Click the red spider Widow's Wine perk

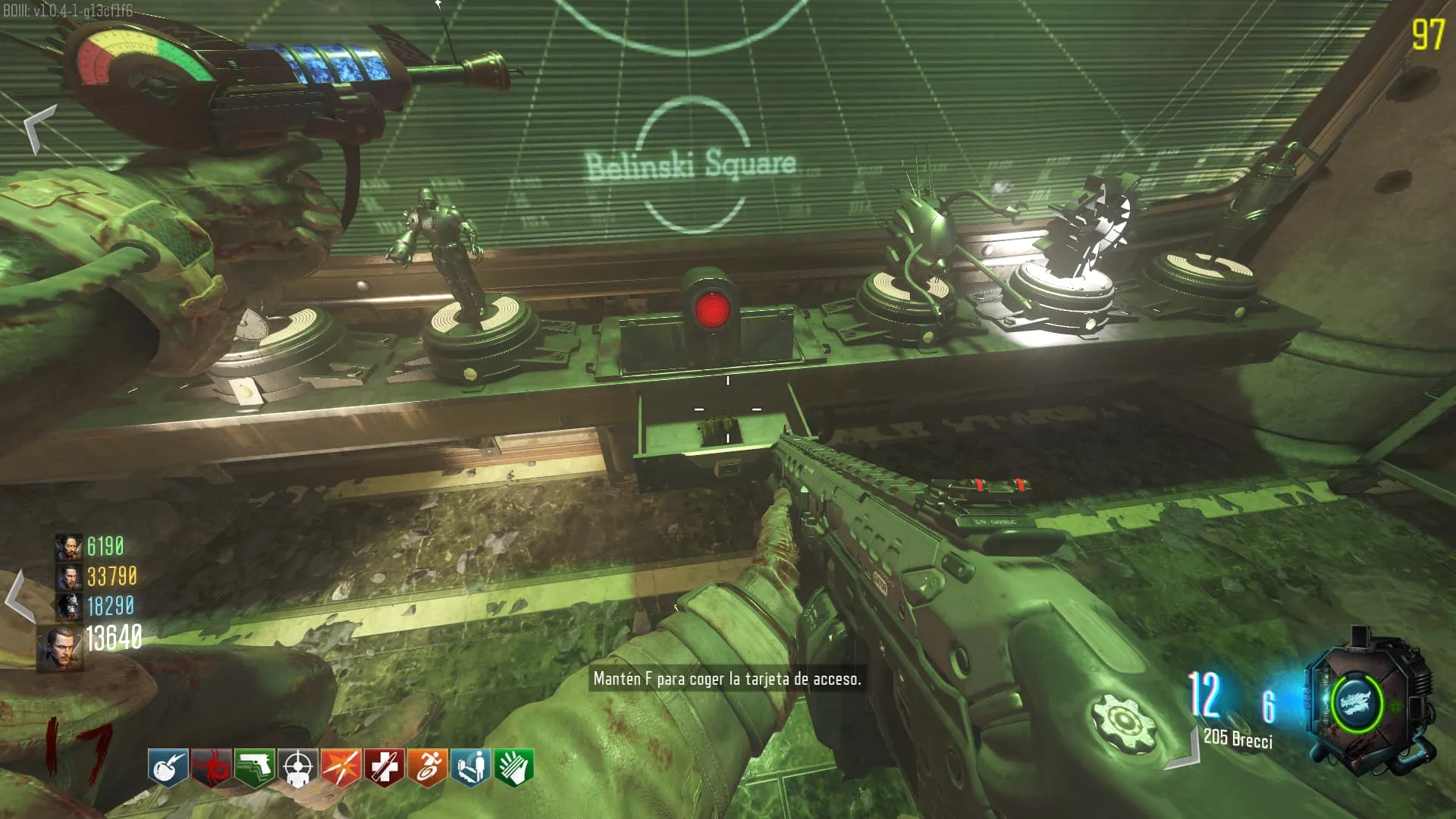[211, 768]
